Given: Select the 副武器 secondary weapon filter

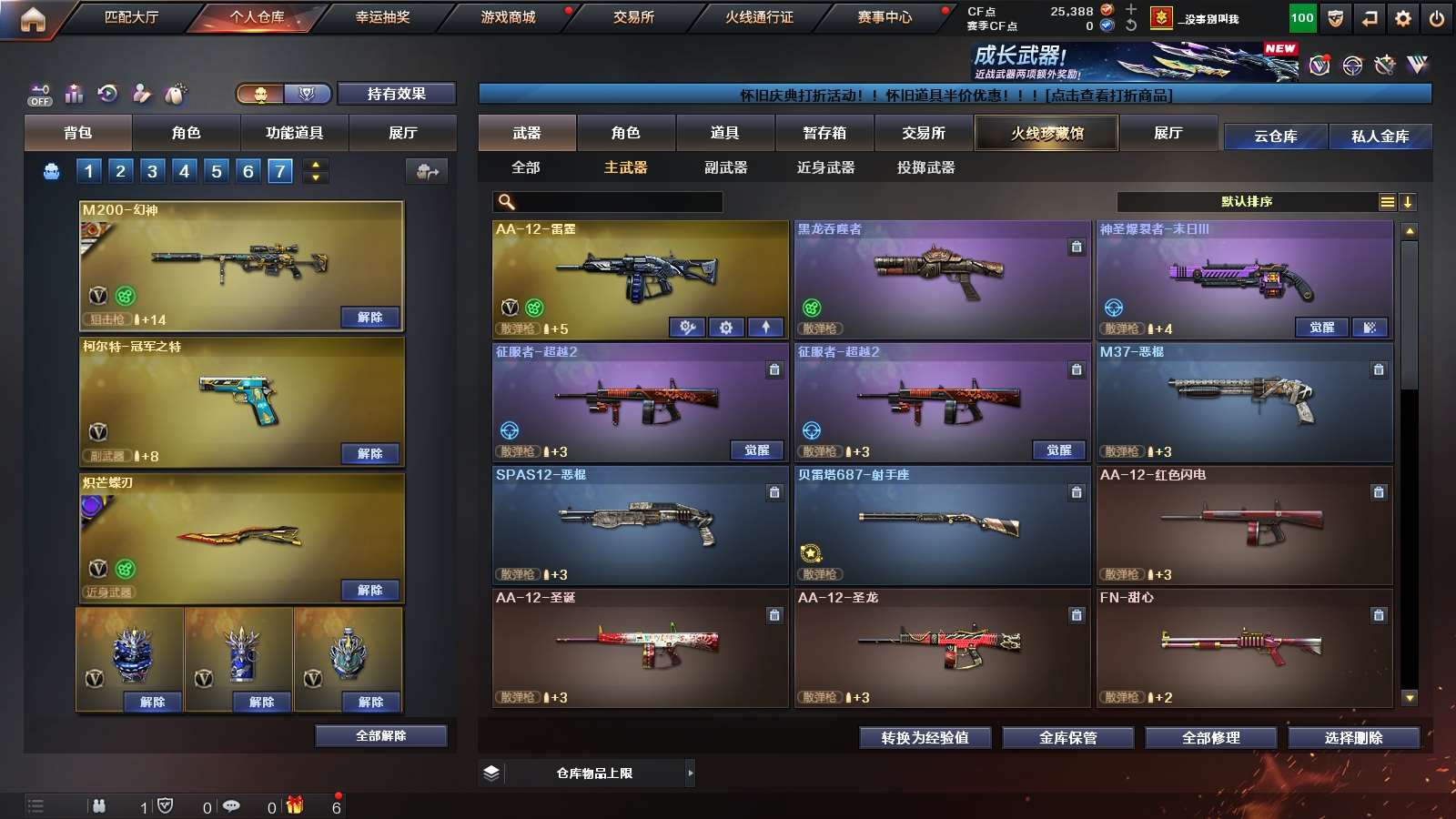Looking at the screenshot, I should [725, 167].
